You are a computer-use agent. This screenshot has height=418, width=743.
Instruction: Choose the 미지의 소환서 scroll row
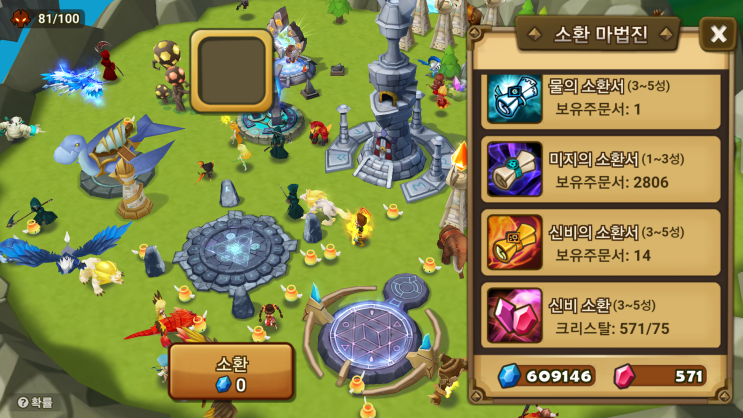tap(602, 170)
